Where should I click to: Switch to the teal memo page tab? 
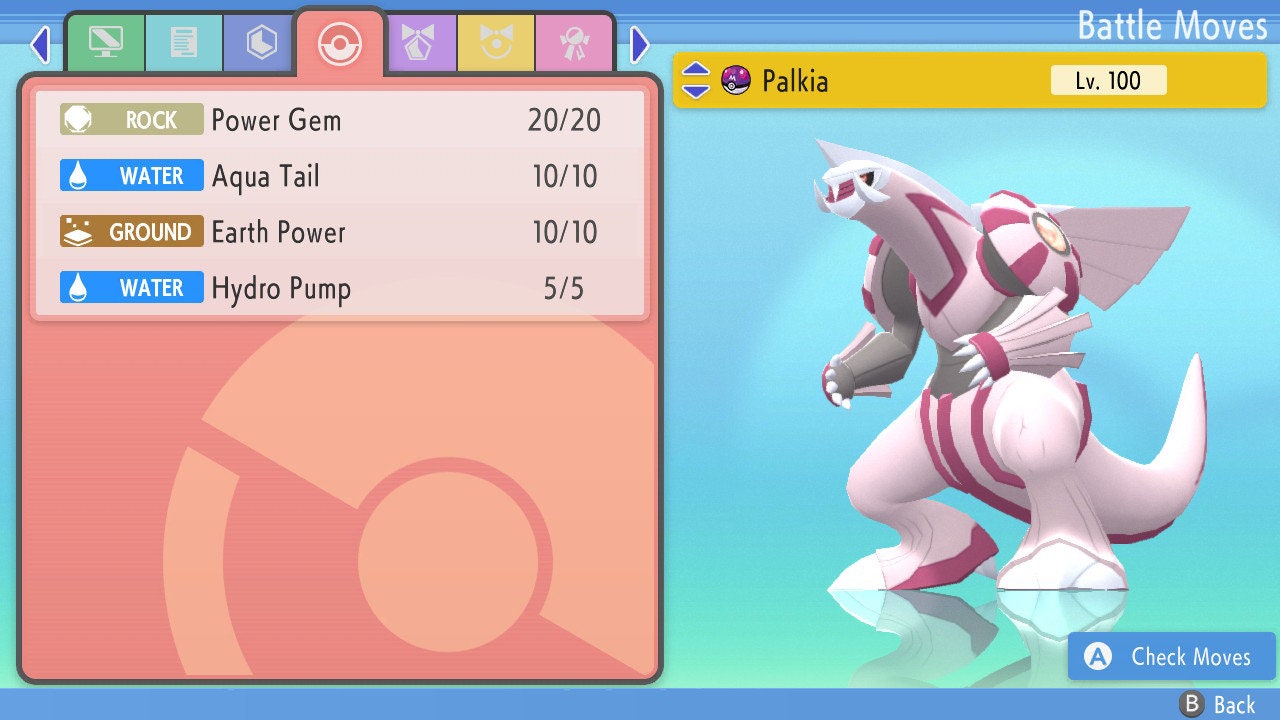click(x=183, y=43)
